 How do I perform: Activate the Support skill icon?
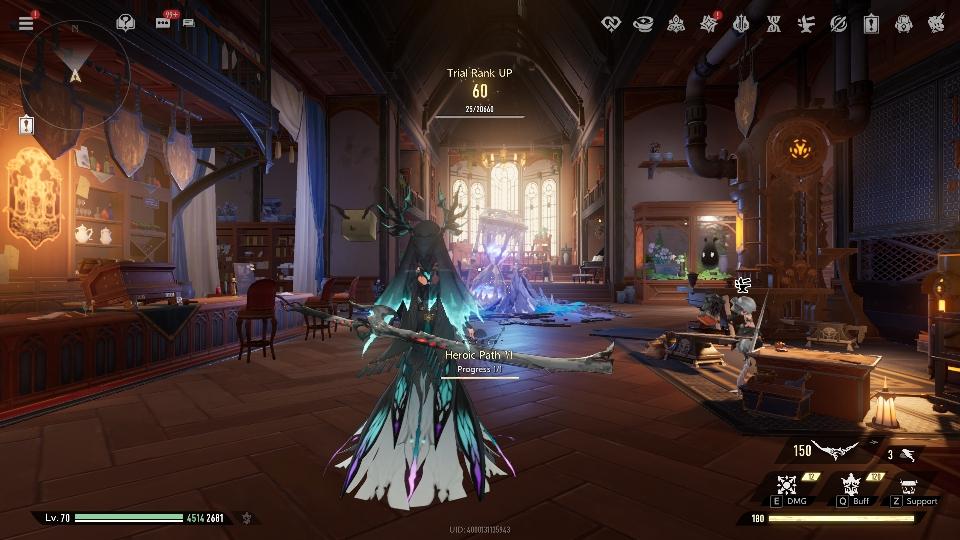(x=908, y=486)
